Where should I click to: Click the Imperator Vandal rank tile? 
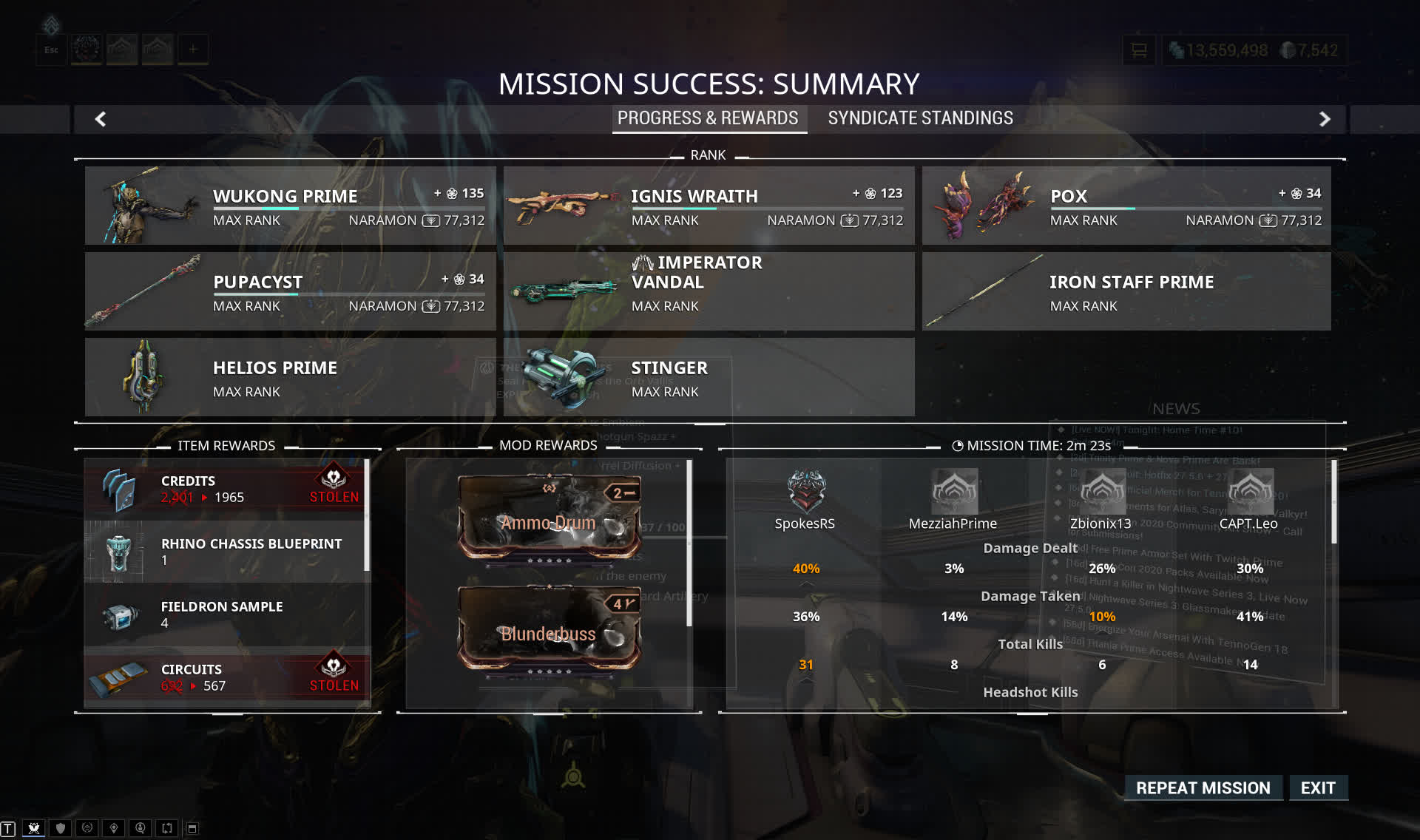coord(709,291)
